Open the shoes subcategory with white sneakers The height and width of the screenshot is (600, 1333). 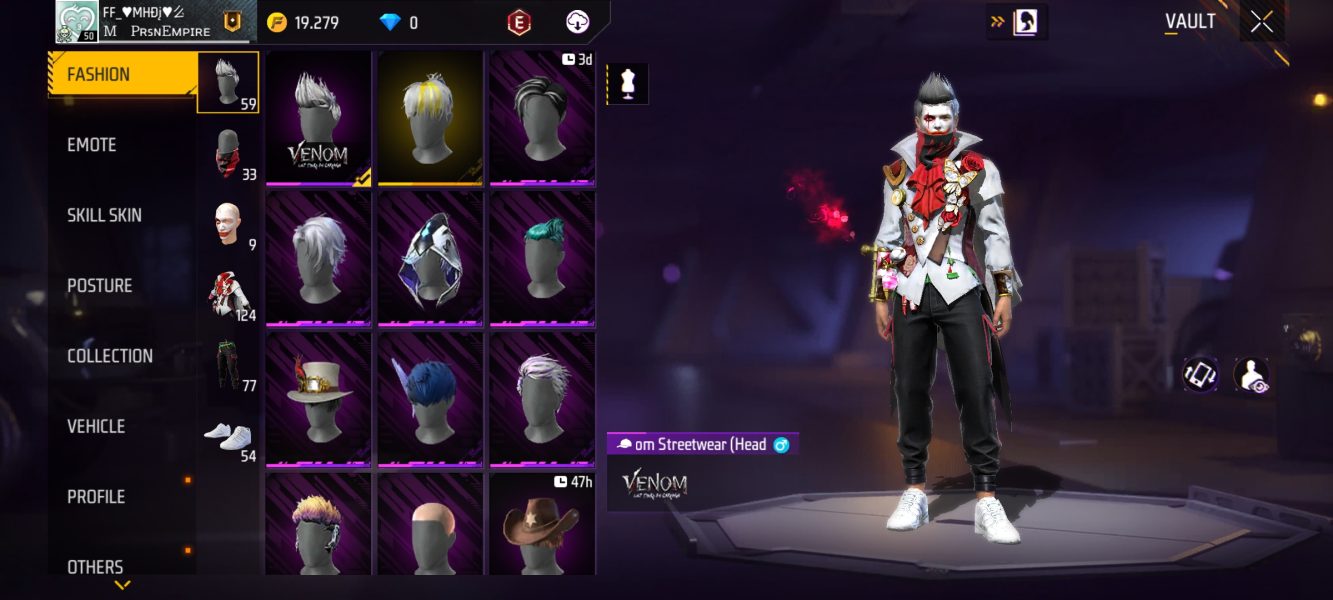click(x=229, y=437)
